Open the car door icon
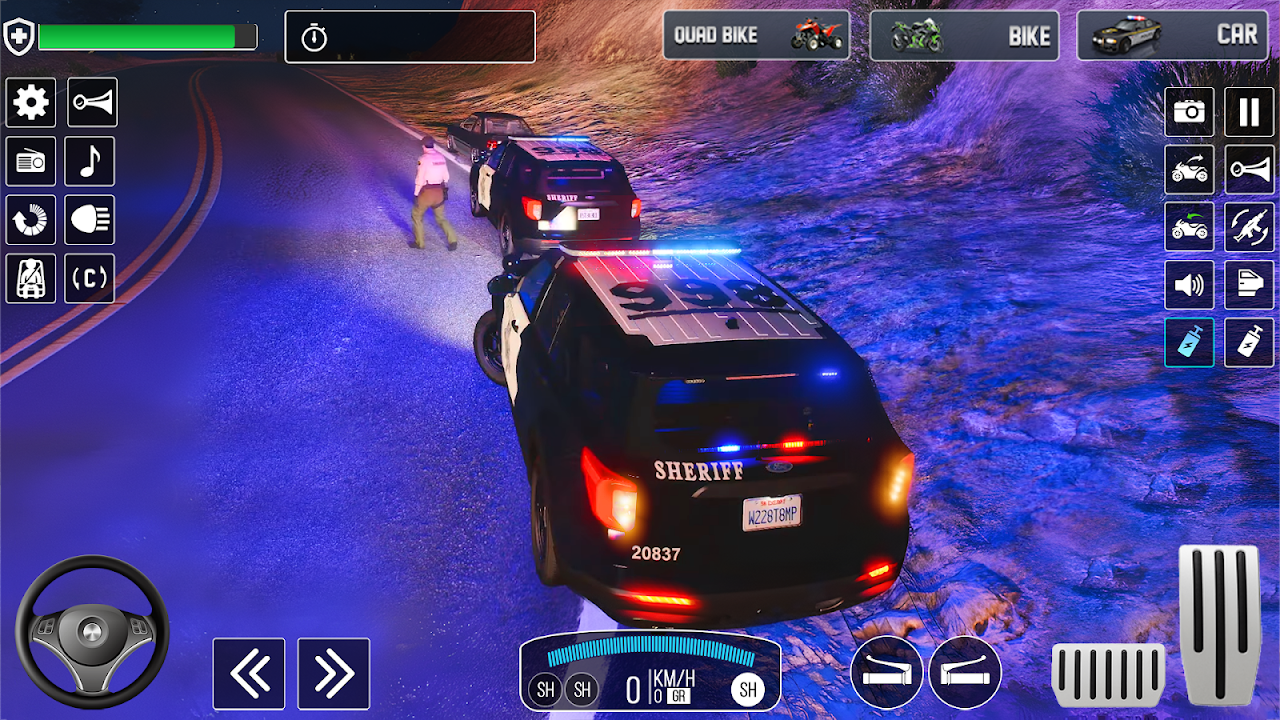This screenshot has width=1280, height=720. 1249,285
